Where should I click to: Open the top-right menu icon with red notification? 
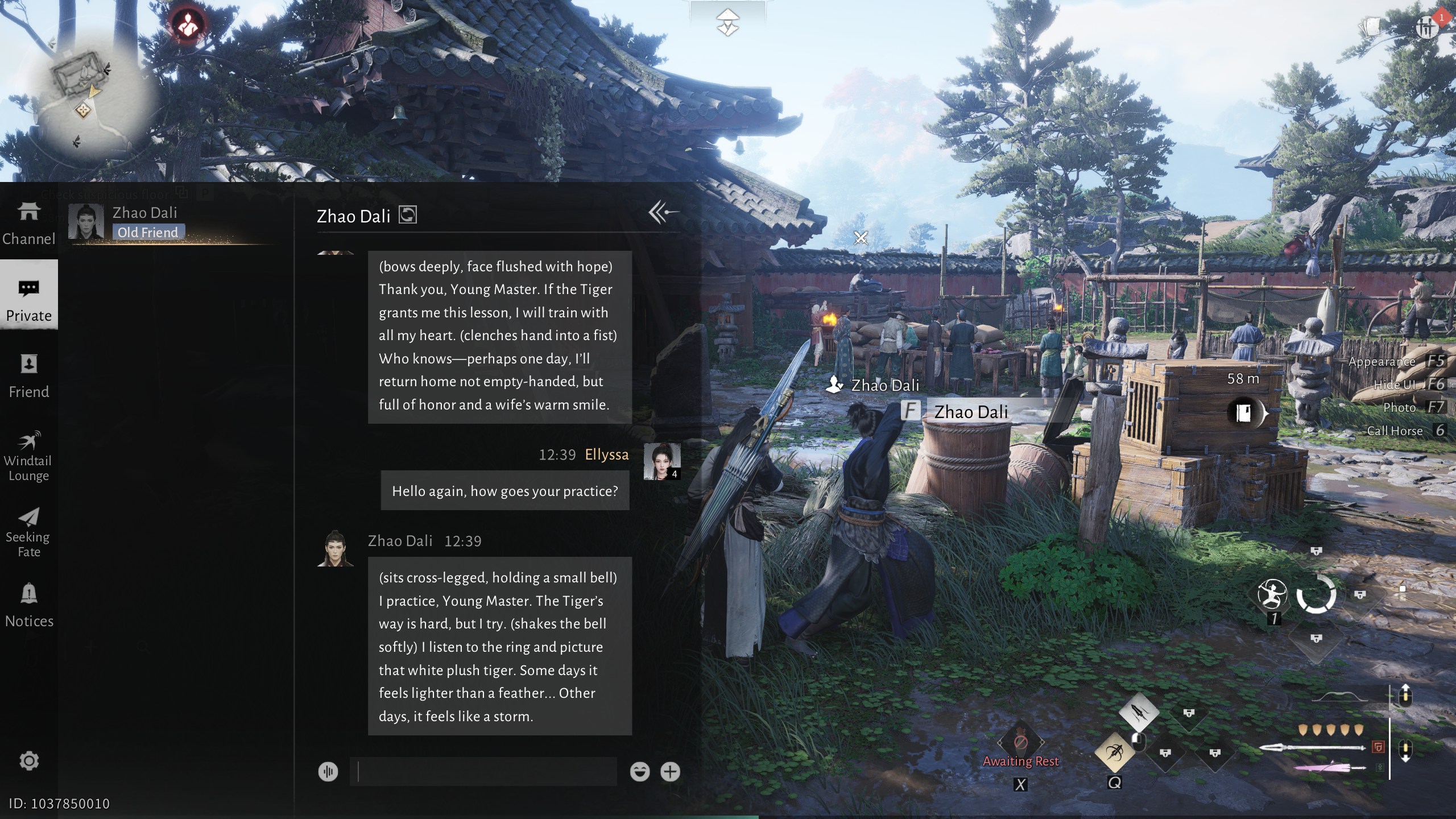click(x=1427, y=27)
